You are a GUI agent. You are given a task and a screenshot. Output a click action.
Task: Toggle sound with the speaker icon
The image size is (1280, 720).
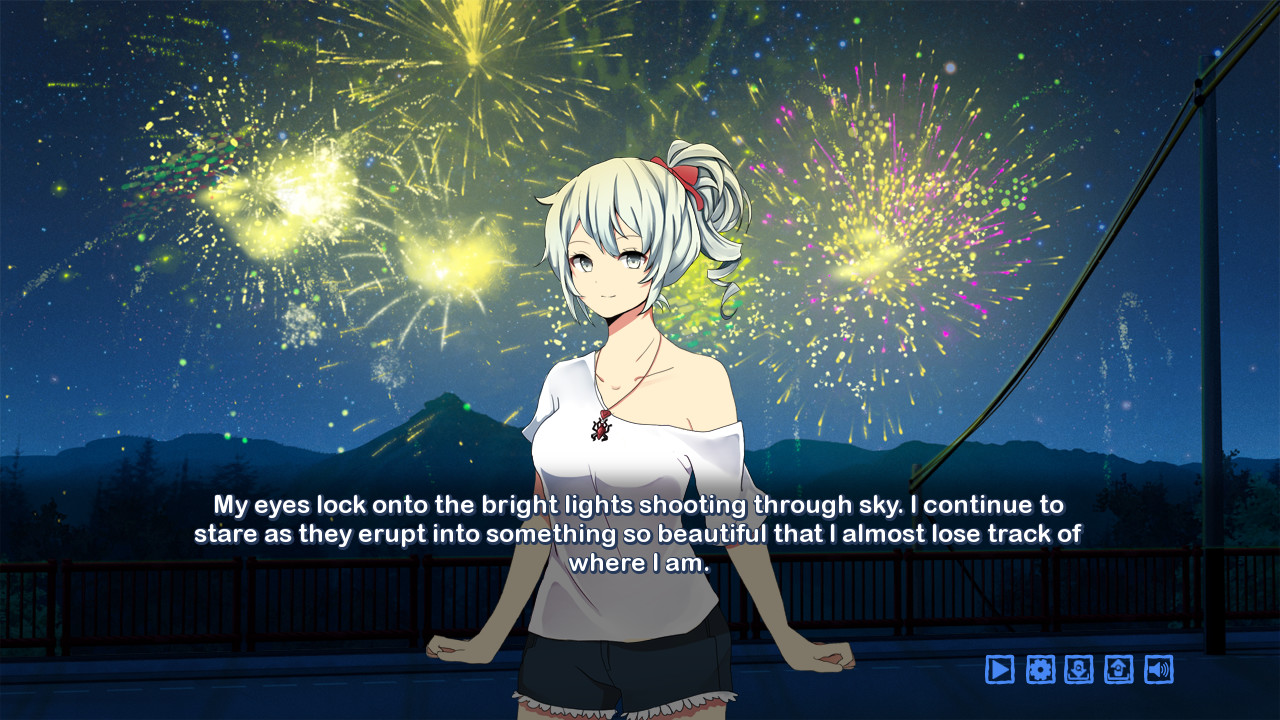click(x=1159, y=669)
